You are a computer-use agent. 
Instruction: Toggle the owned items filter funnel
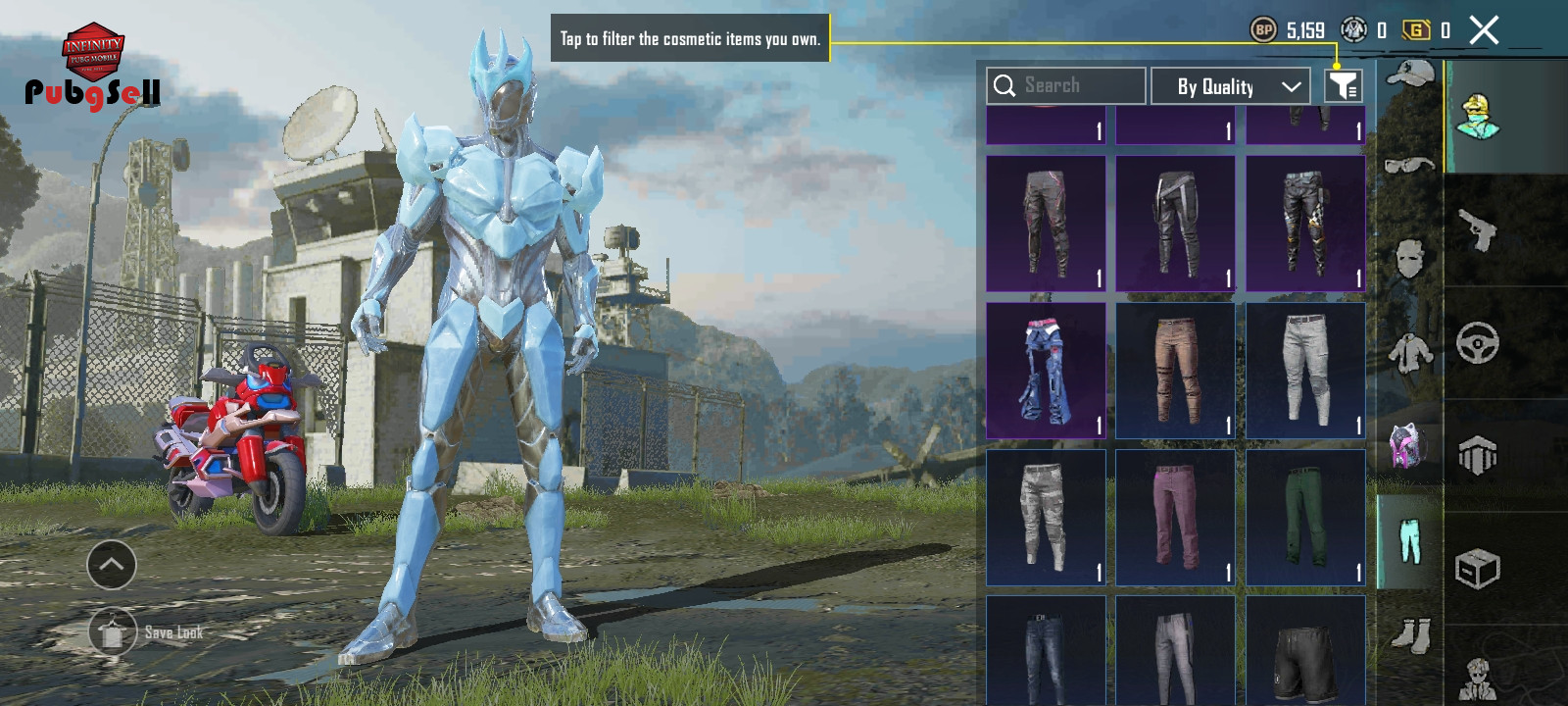tap(1343, 86)
